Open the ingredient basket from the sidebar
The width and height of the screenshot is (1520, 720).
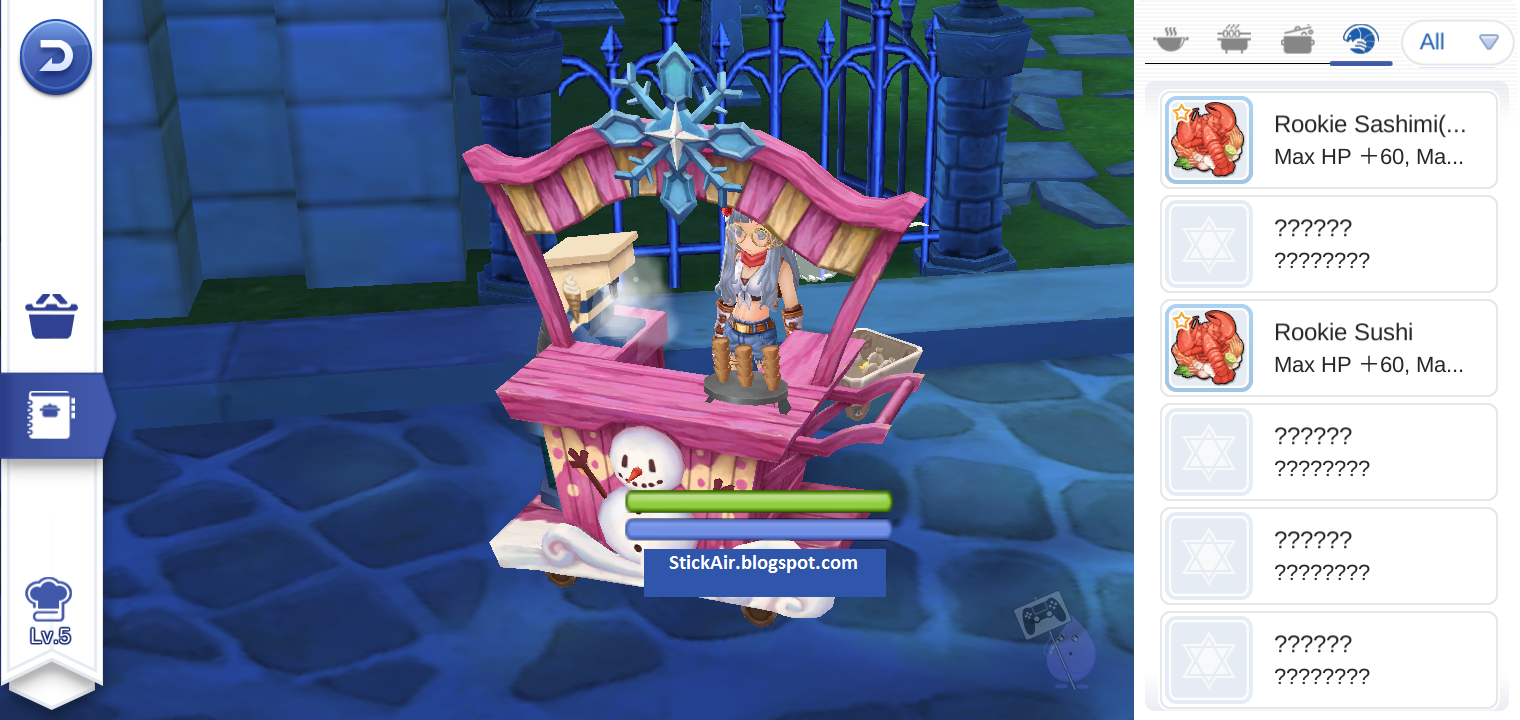tap(50, 316)
